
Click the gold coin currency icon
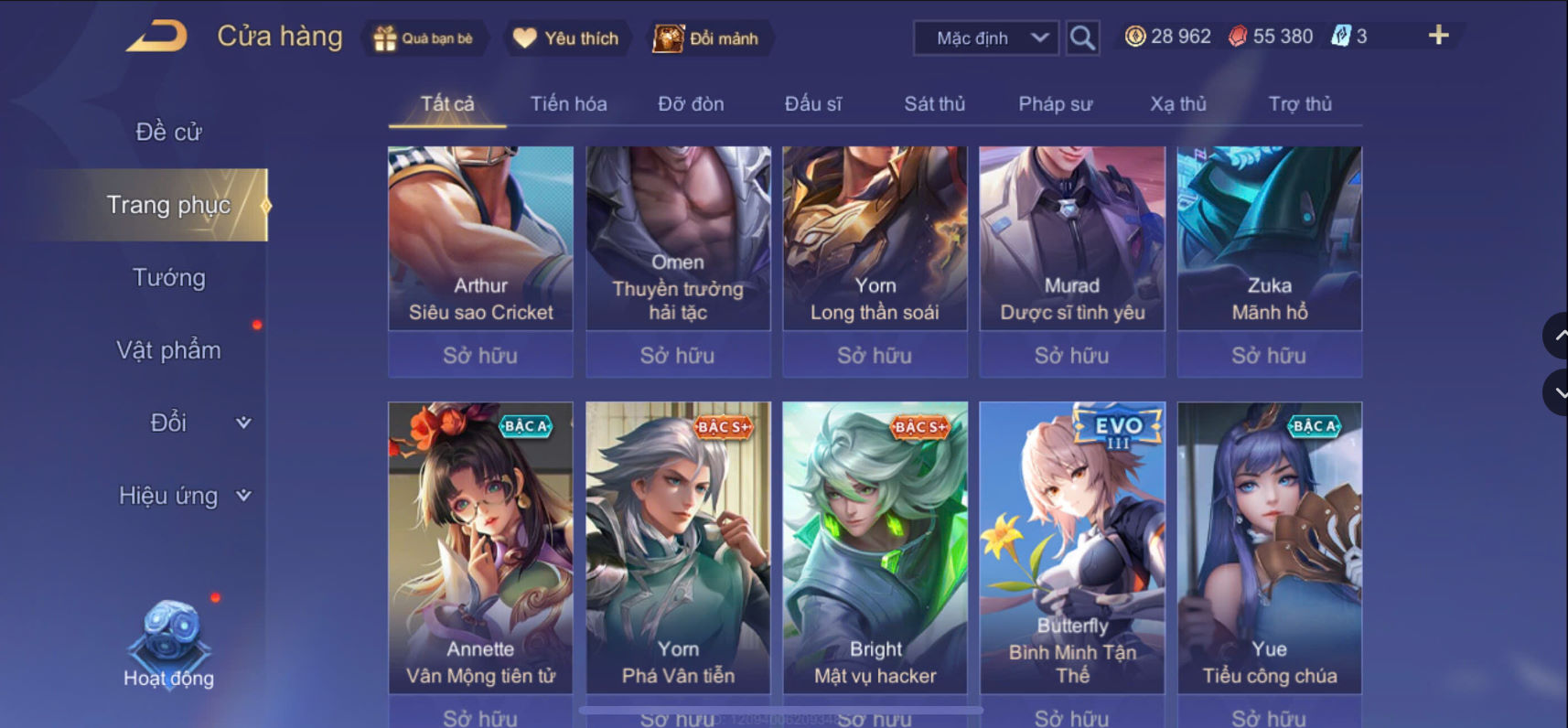[x=1134, y=35]
